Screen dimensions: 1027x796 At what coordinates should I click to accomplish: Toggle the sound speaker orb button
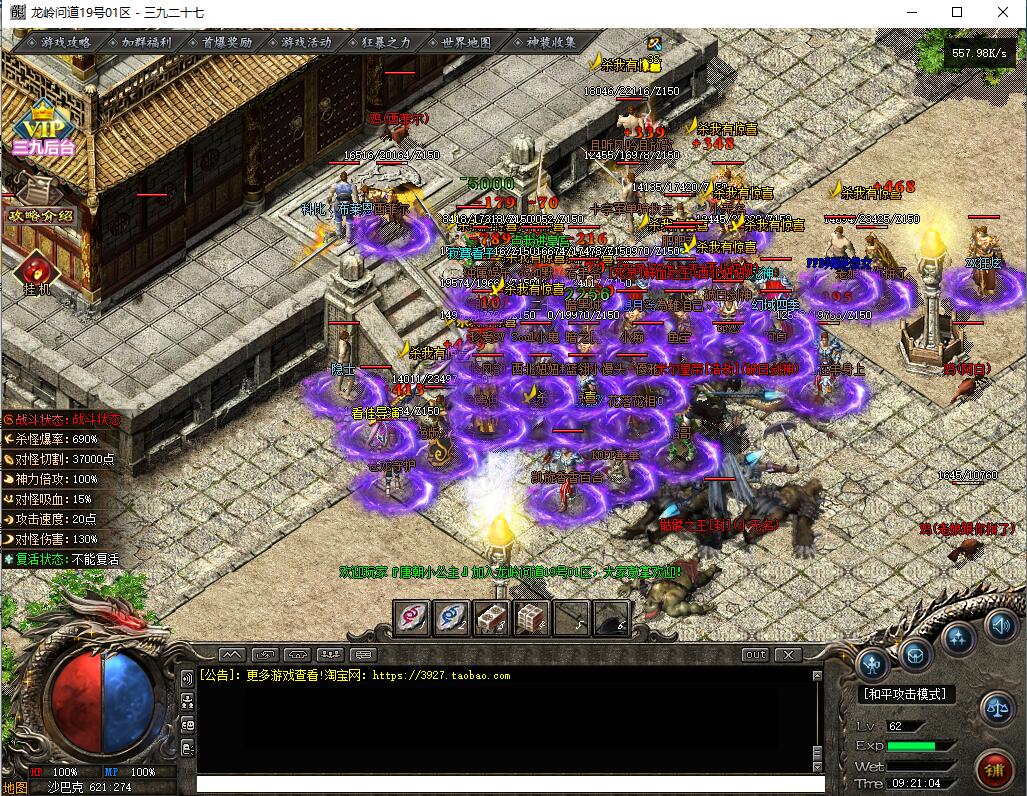click(1000, 625)
